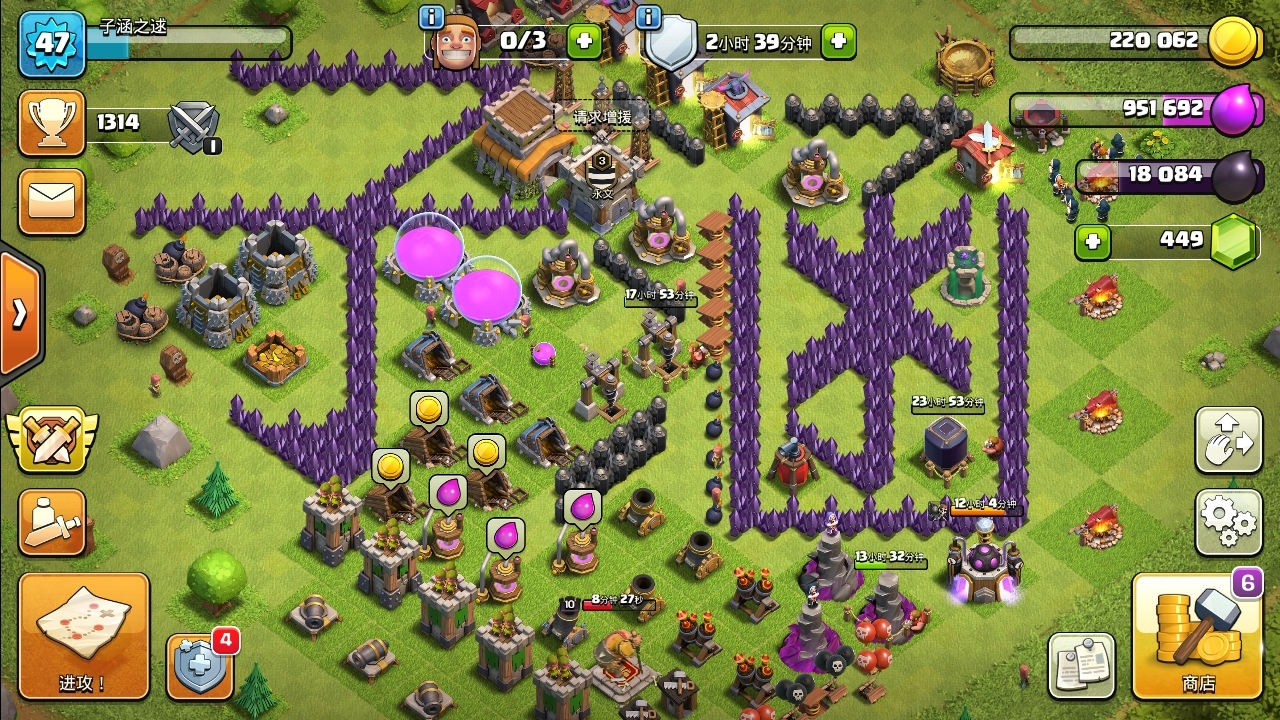Open the shield notifications with badge 4

(x=200, y=666)
